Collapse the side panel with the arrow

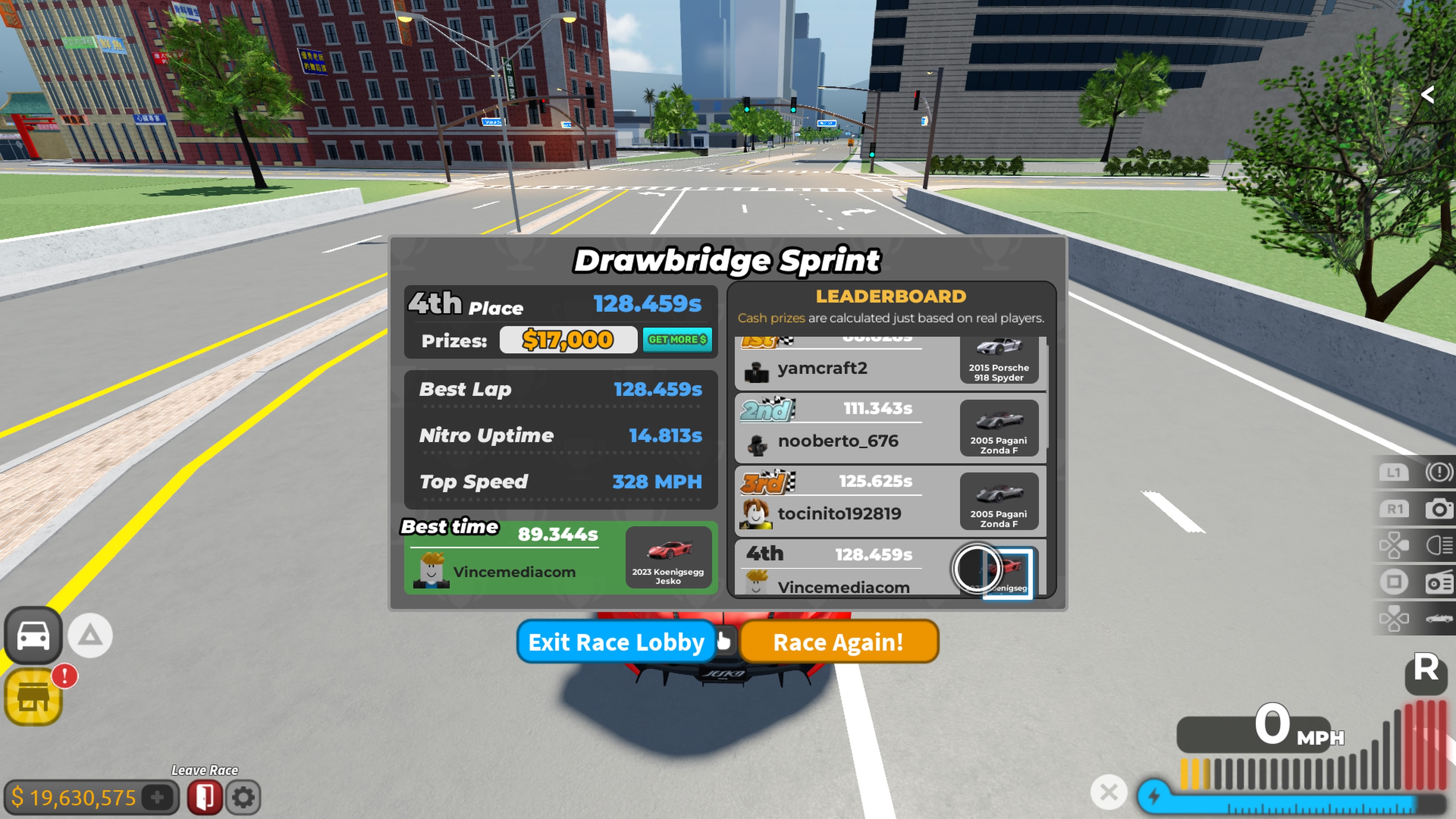1428,95
